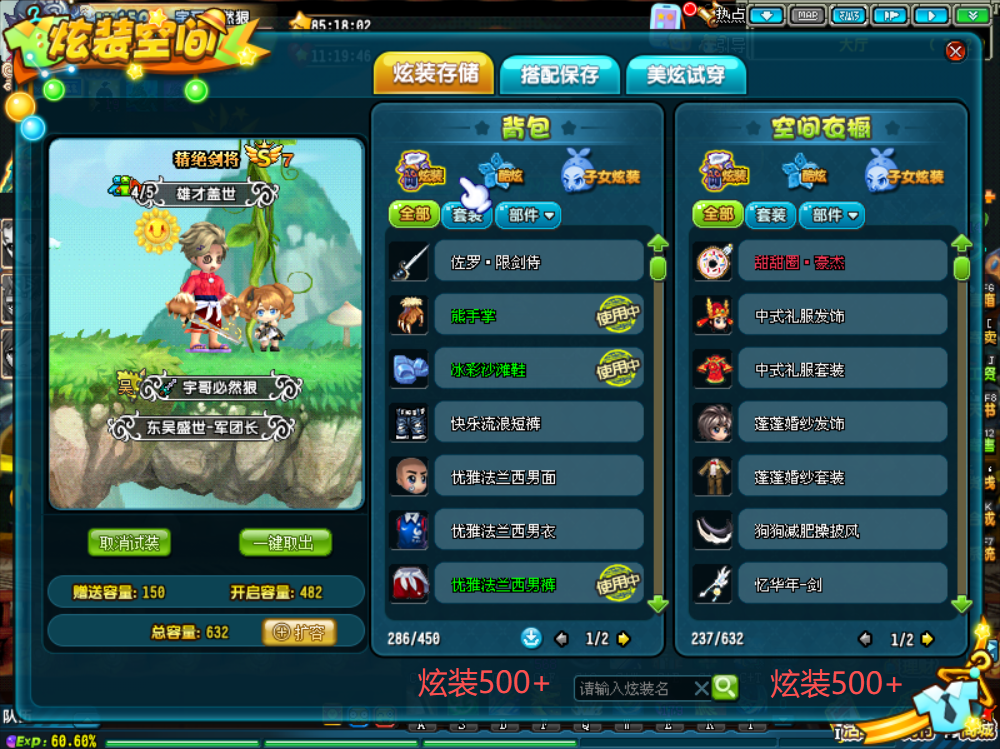Pick the 优雅法兰西男衣 item row
The image size is (1000, 749).
[538, 532]
